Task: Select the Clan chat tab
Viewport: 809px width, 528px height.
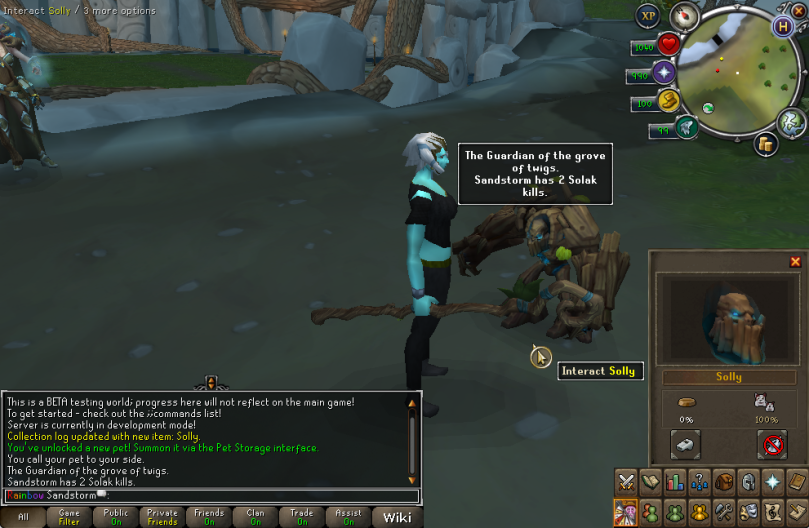Action: (256, 517)
